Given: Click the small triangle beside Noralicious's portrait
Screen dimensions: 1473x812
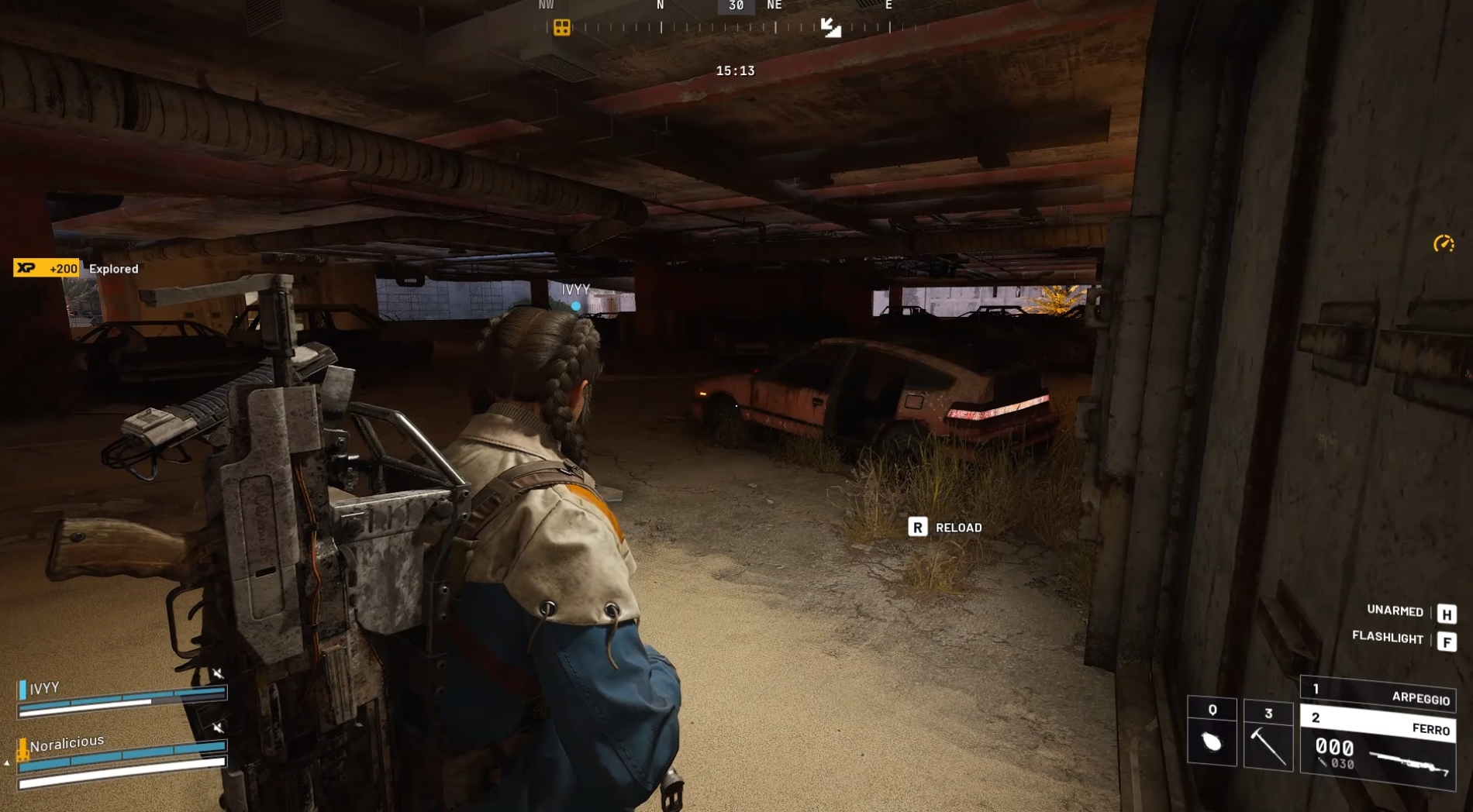Looking at the screenshot, I should 6,763.
